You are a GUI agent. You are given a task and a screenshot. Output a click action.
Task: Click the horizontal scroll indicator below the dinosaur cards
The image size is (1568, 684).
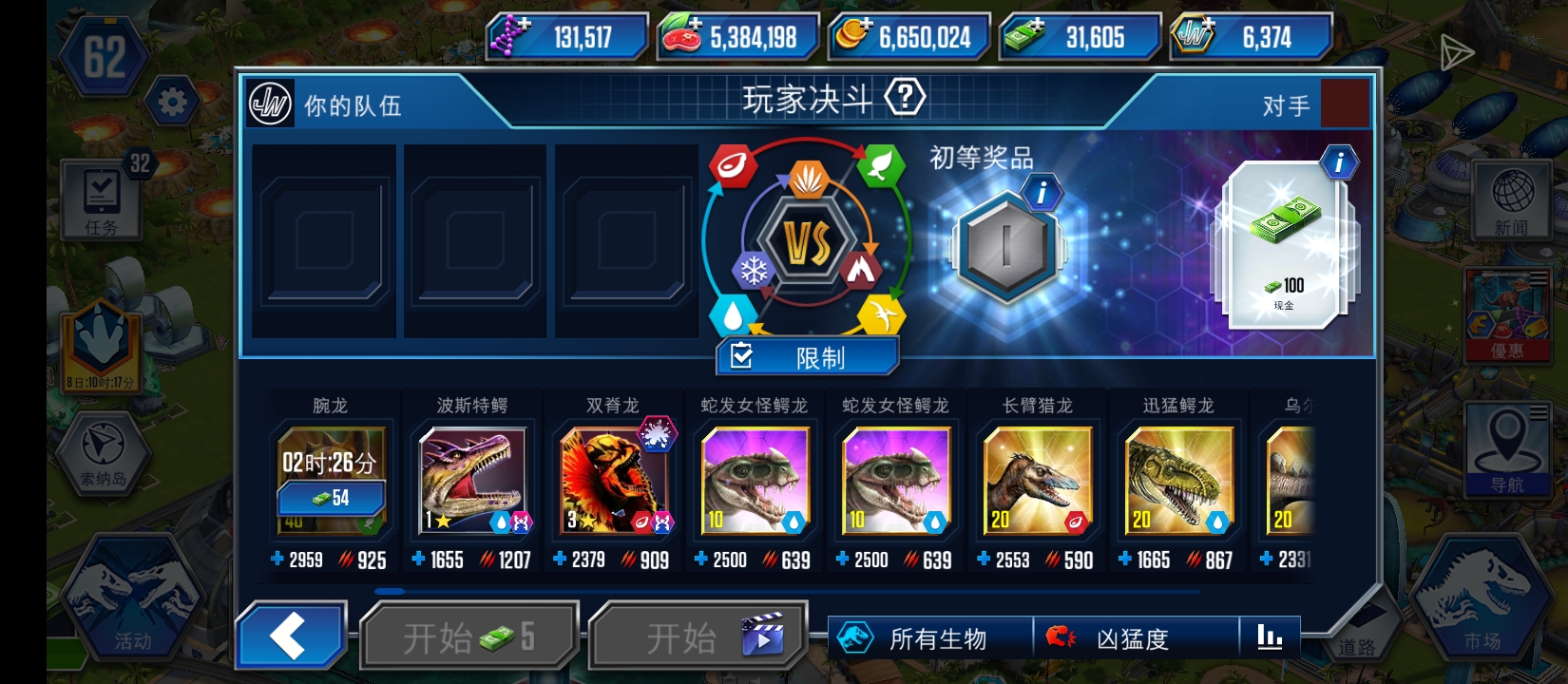point(389,592)
